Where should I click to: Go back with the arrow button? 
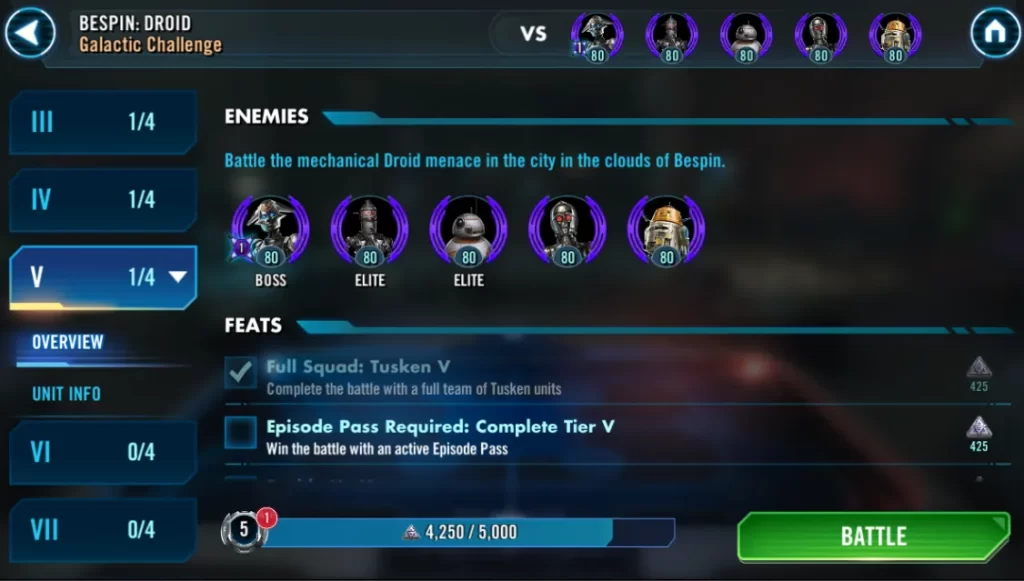[30, 33]
